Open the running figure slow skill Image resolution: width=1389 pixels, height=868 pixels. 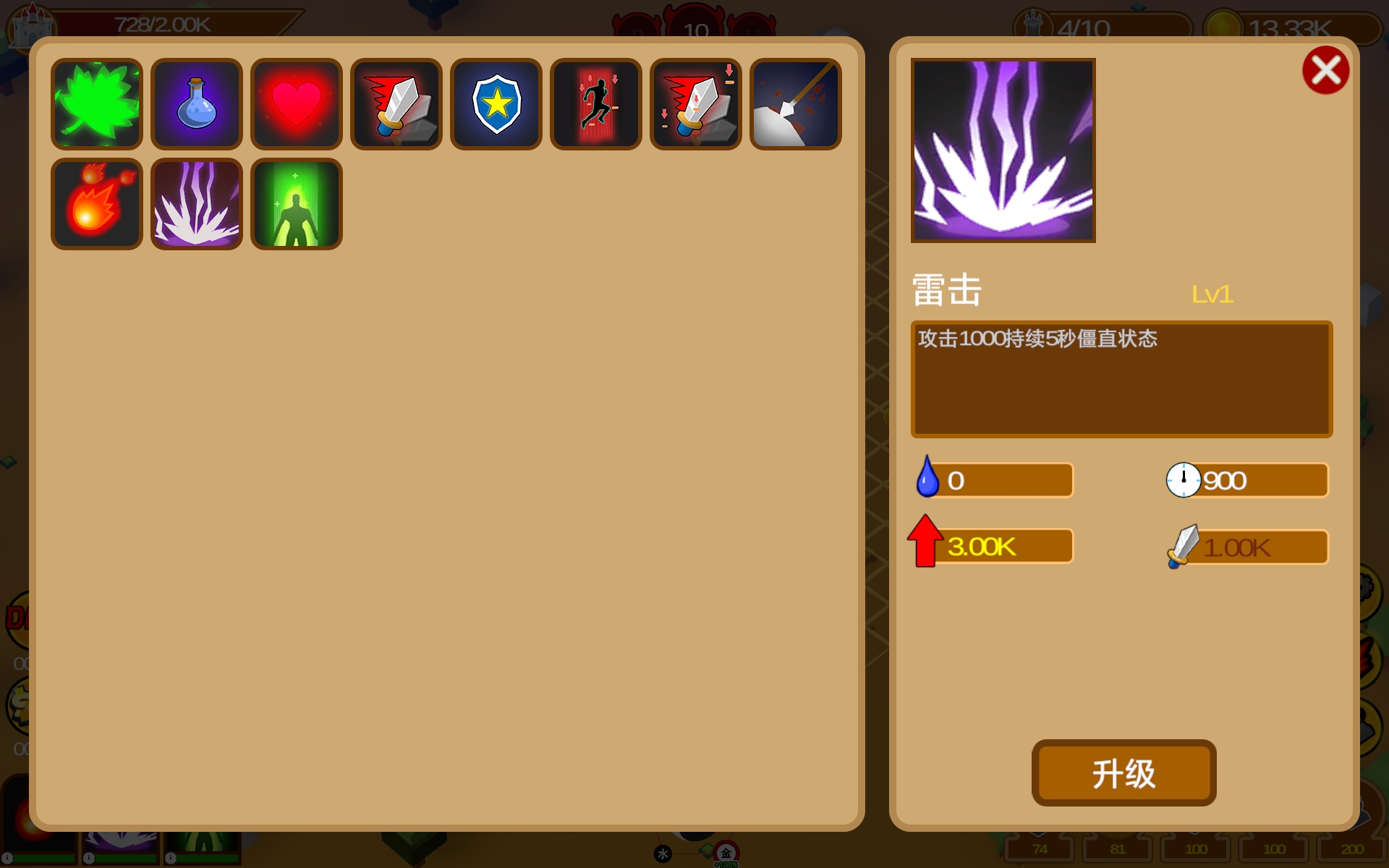[595, 103]
